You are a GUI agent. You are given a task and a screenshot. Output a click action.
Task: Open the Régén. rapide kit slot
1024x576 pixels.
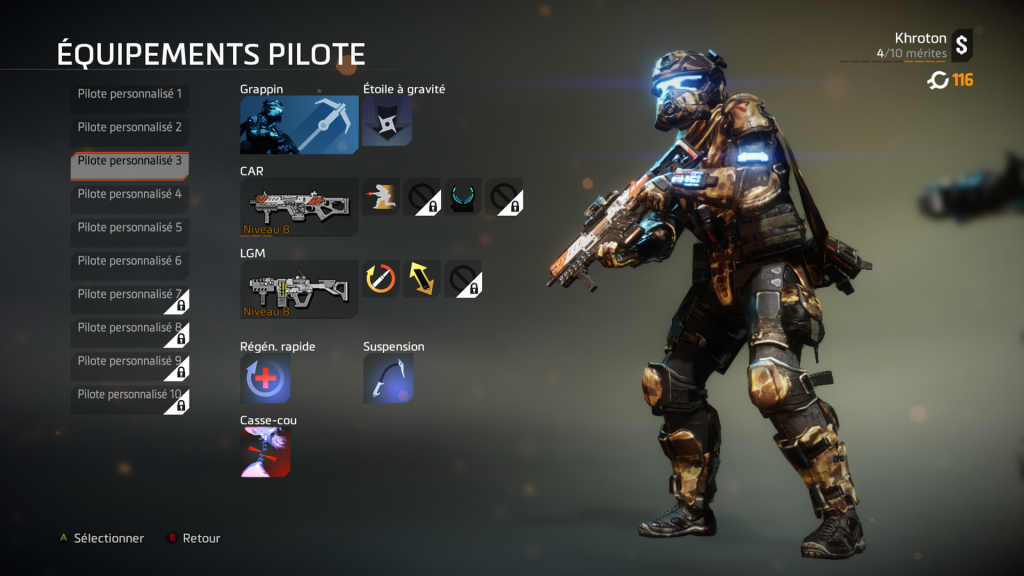[265, 379]
